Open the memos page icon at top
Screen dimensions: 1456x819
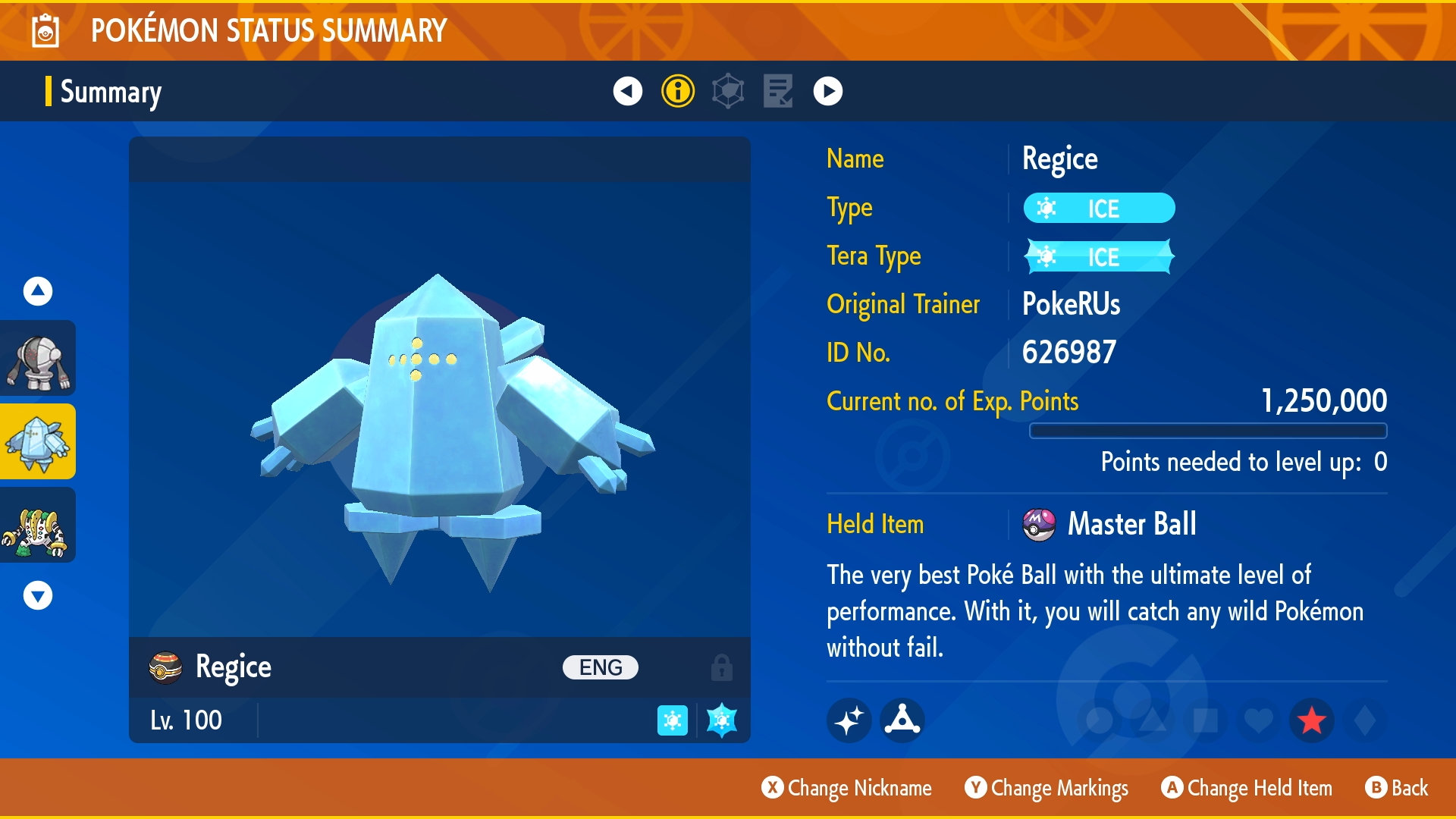(x=777, y=93)
